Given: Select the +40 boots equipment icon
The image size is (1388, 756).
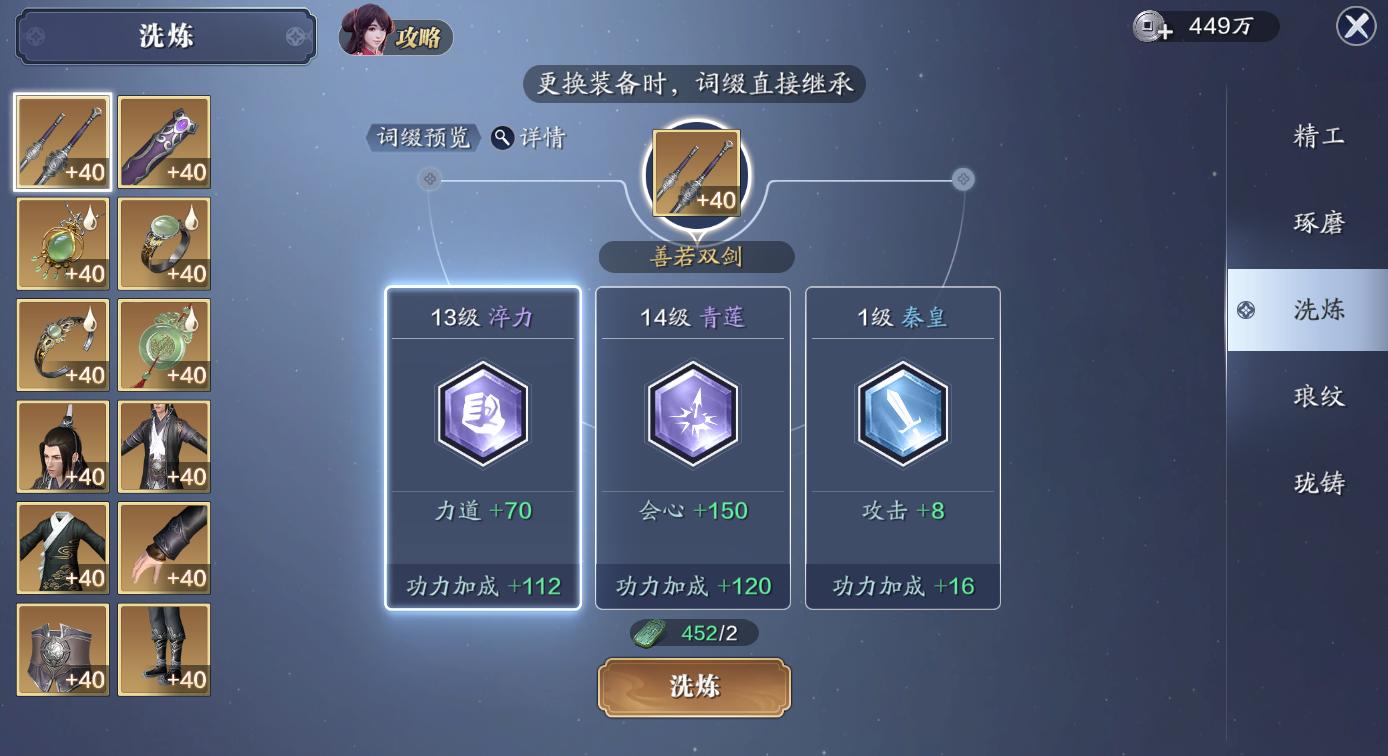Looking at the screenshot, I should [x=163, y=649].
